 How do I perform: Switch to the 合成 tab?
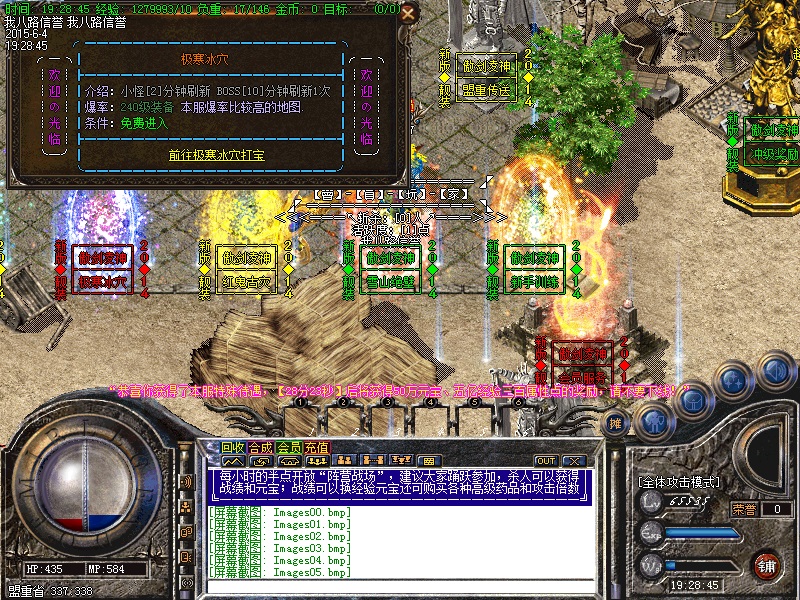click(260, 447)
